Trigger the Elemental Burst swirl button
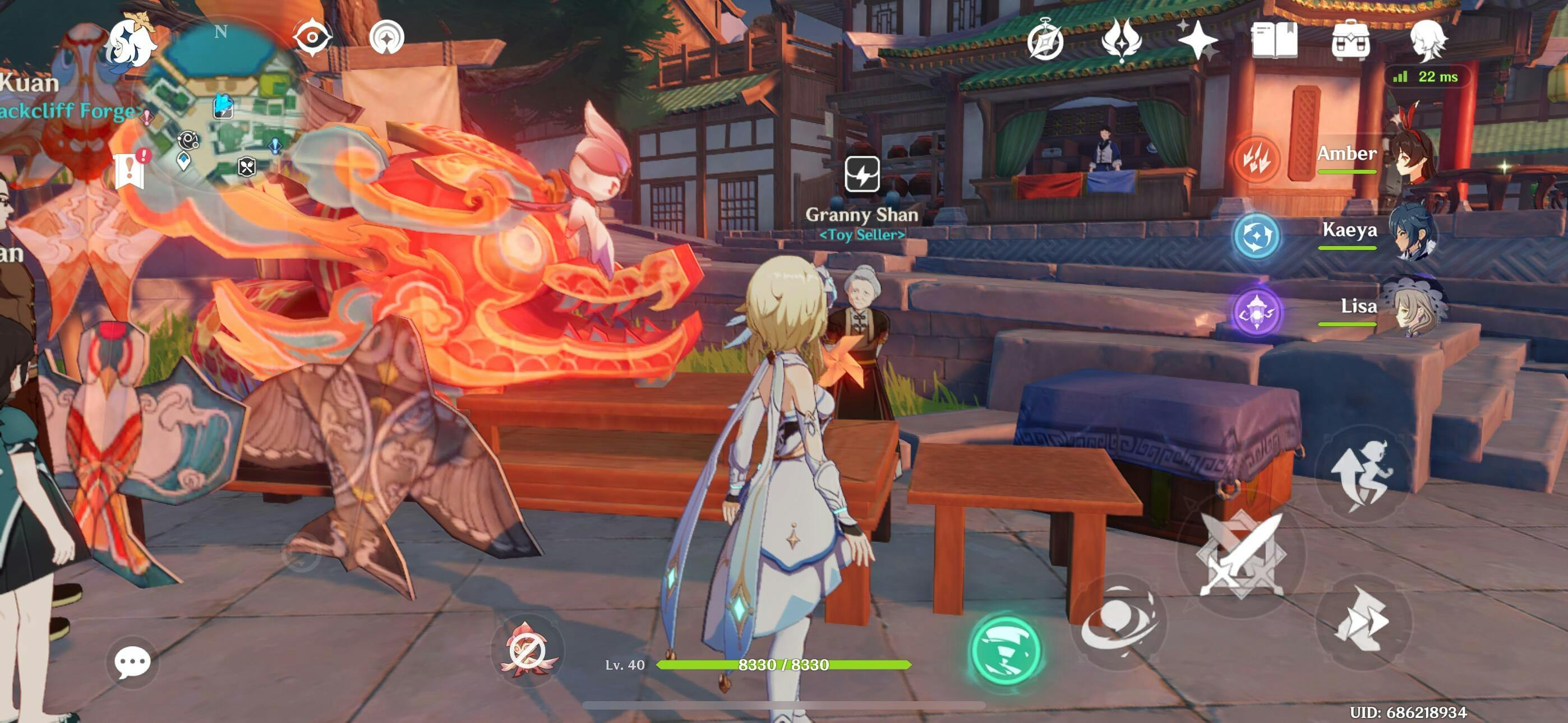 click(1118, 622)
